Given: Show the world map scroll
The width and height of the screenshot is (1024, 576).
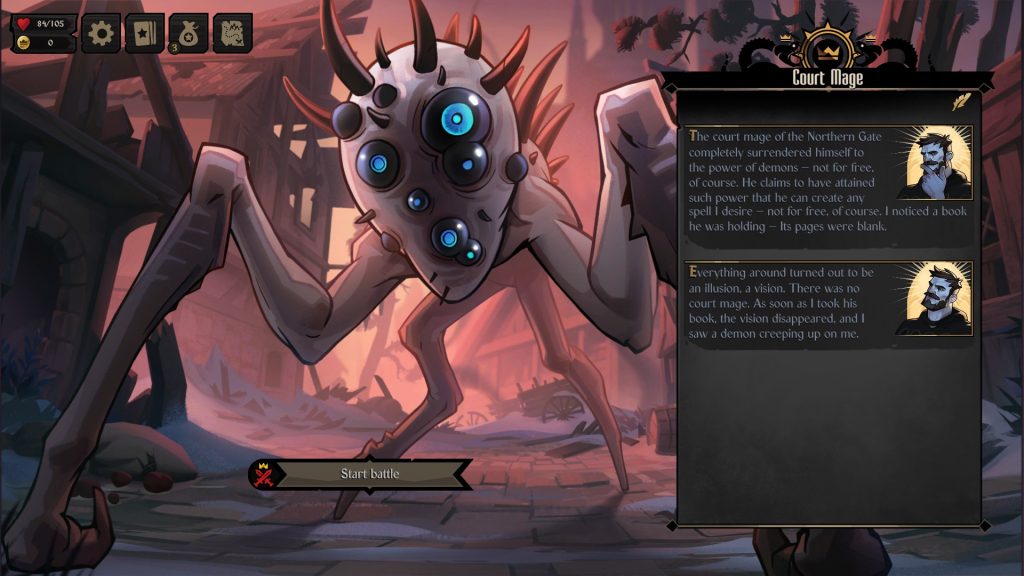Looking at the screenshot, I should coord(232,33).
